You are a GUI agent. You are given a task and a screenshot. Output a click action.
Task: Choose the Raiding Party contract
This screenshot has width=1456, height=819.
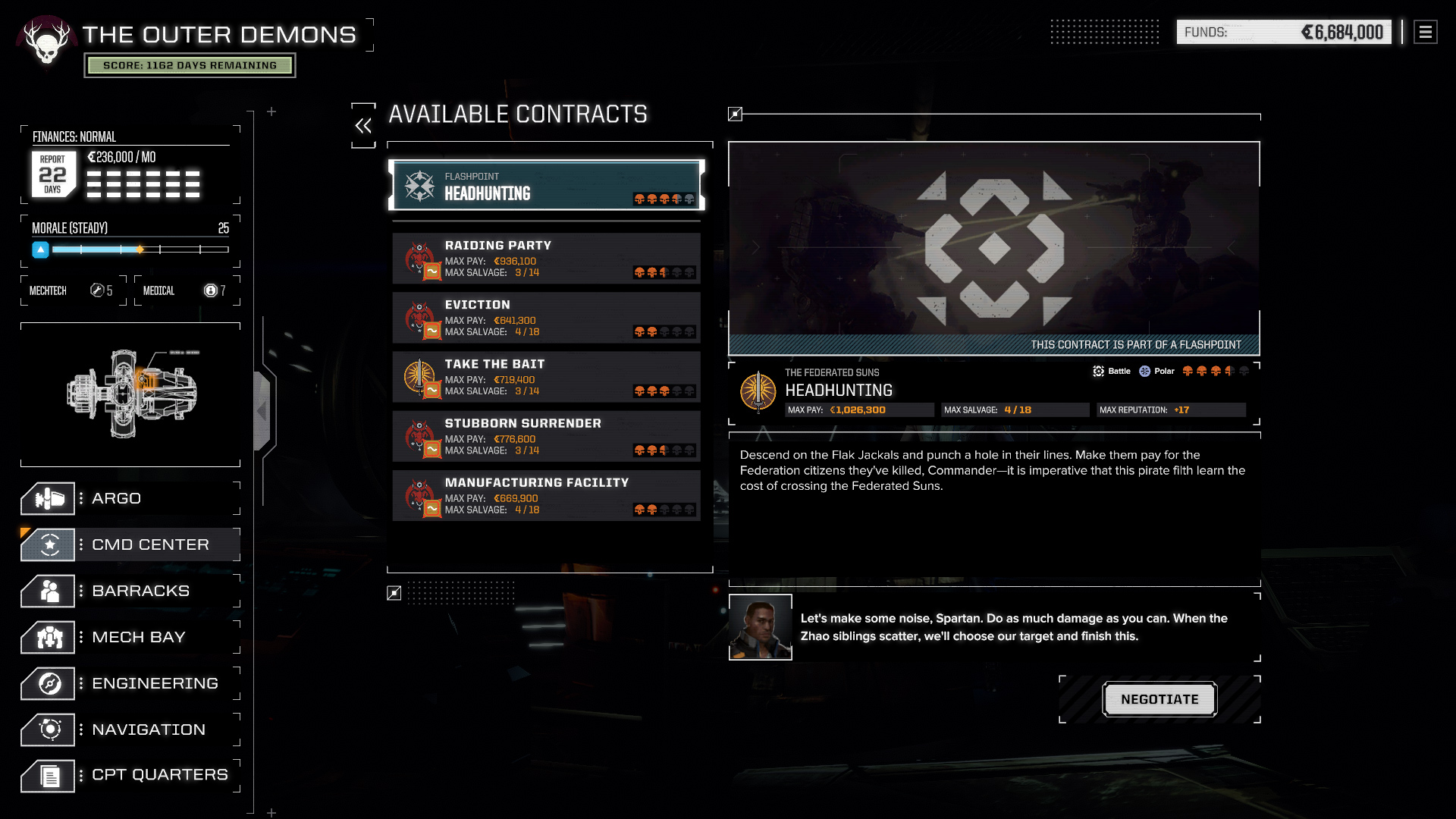pos(546,259)
